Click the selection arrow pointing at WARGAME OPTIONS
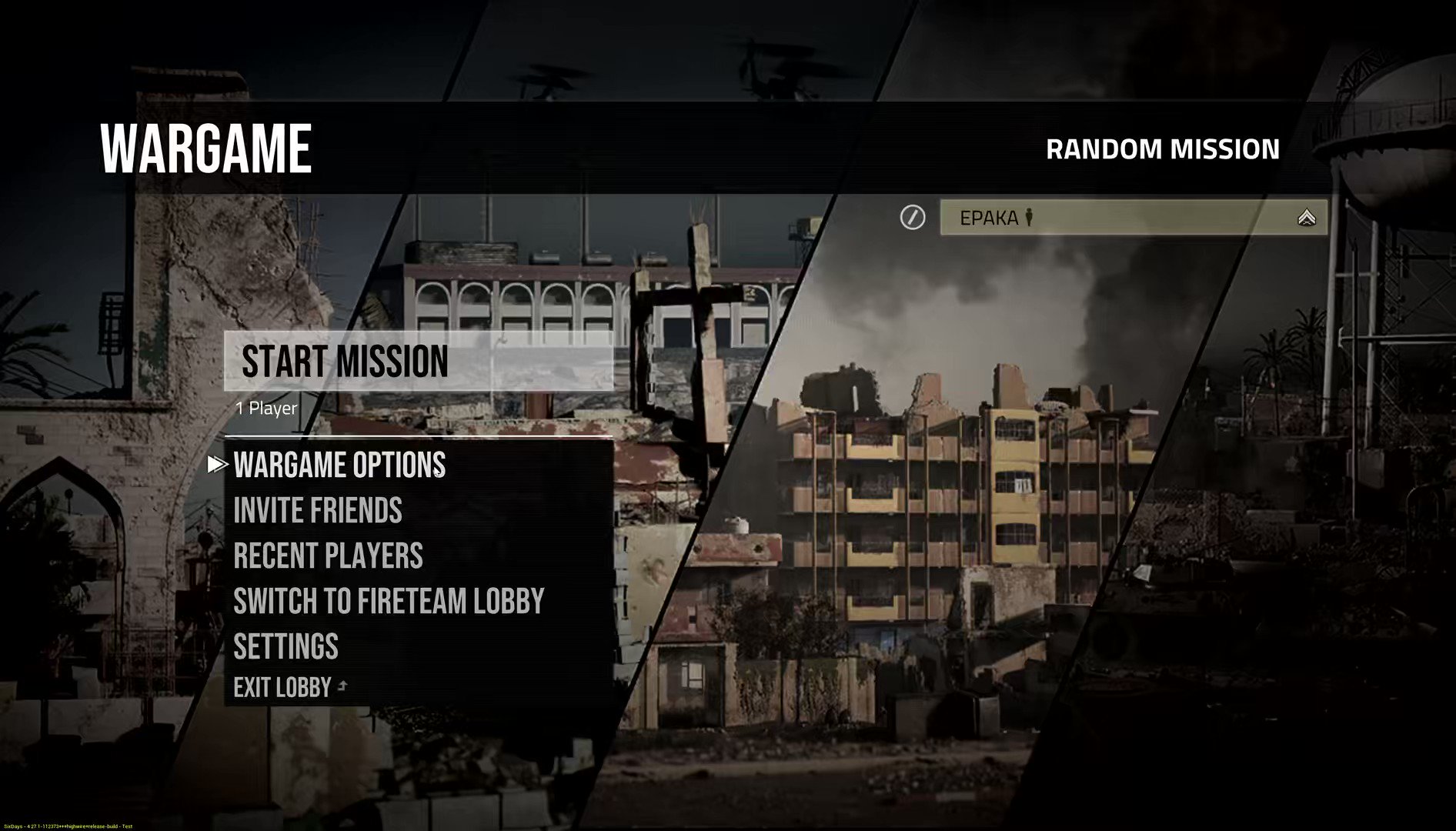This screenshot has width=1456, height=831. pyautogui.click(x=216, y=464)
